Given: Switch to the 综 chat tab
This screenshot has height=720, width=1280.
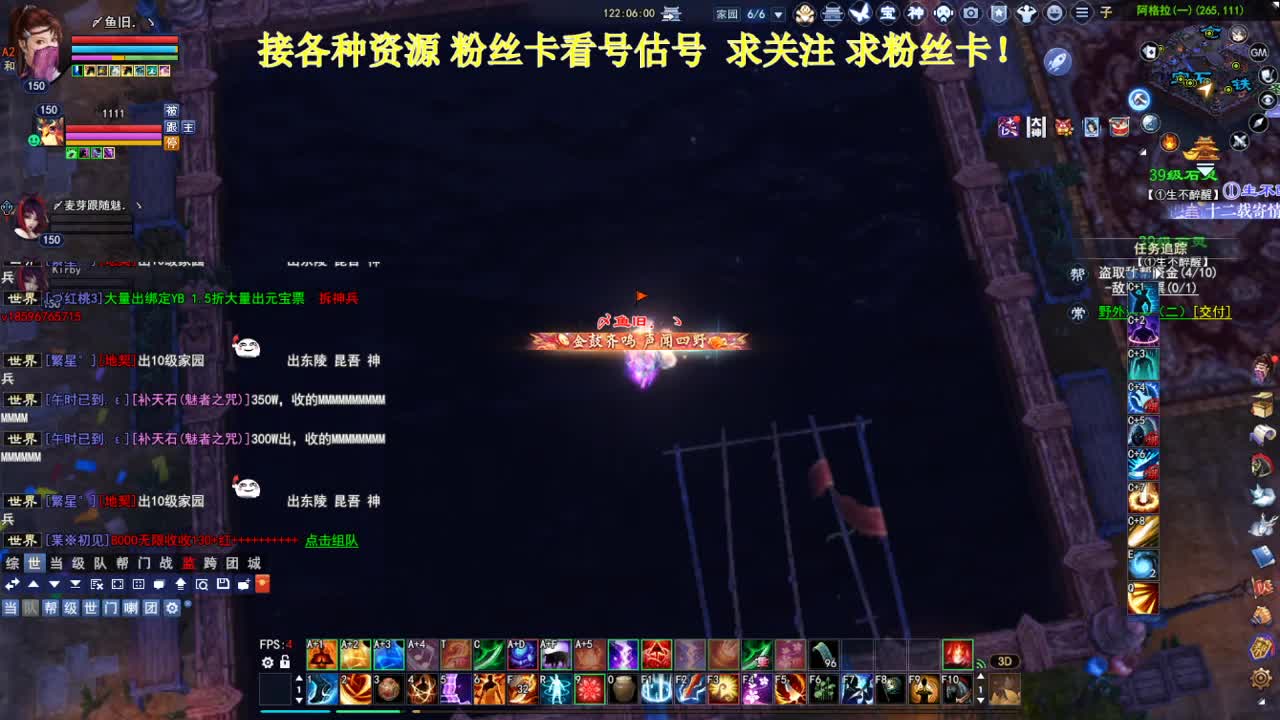Looking at the screenshot, I should [x=11, y=564].
